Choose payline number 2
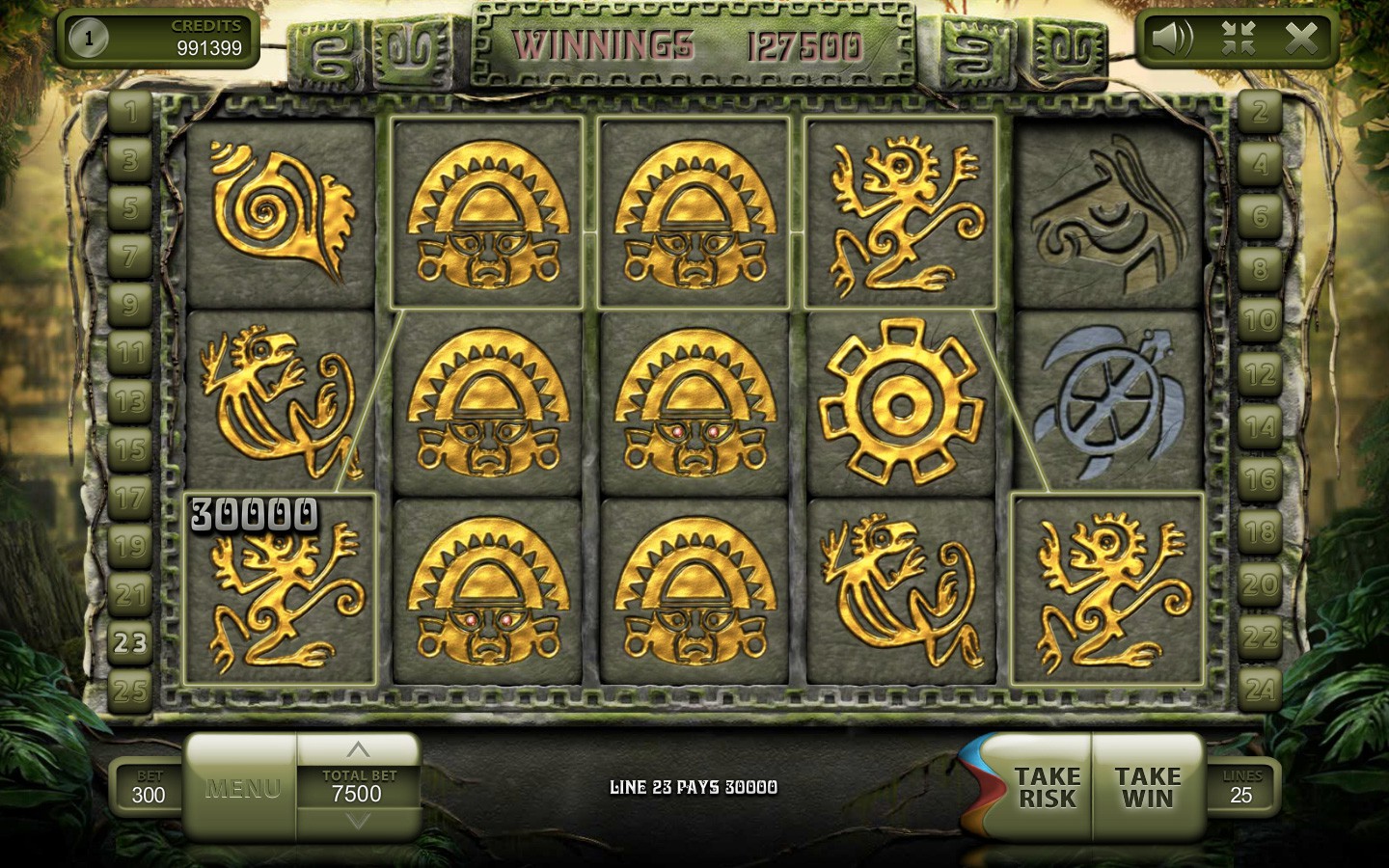This screenshot has width=1389, height=868. click(x=1260, y=112)
